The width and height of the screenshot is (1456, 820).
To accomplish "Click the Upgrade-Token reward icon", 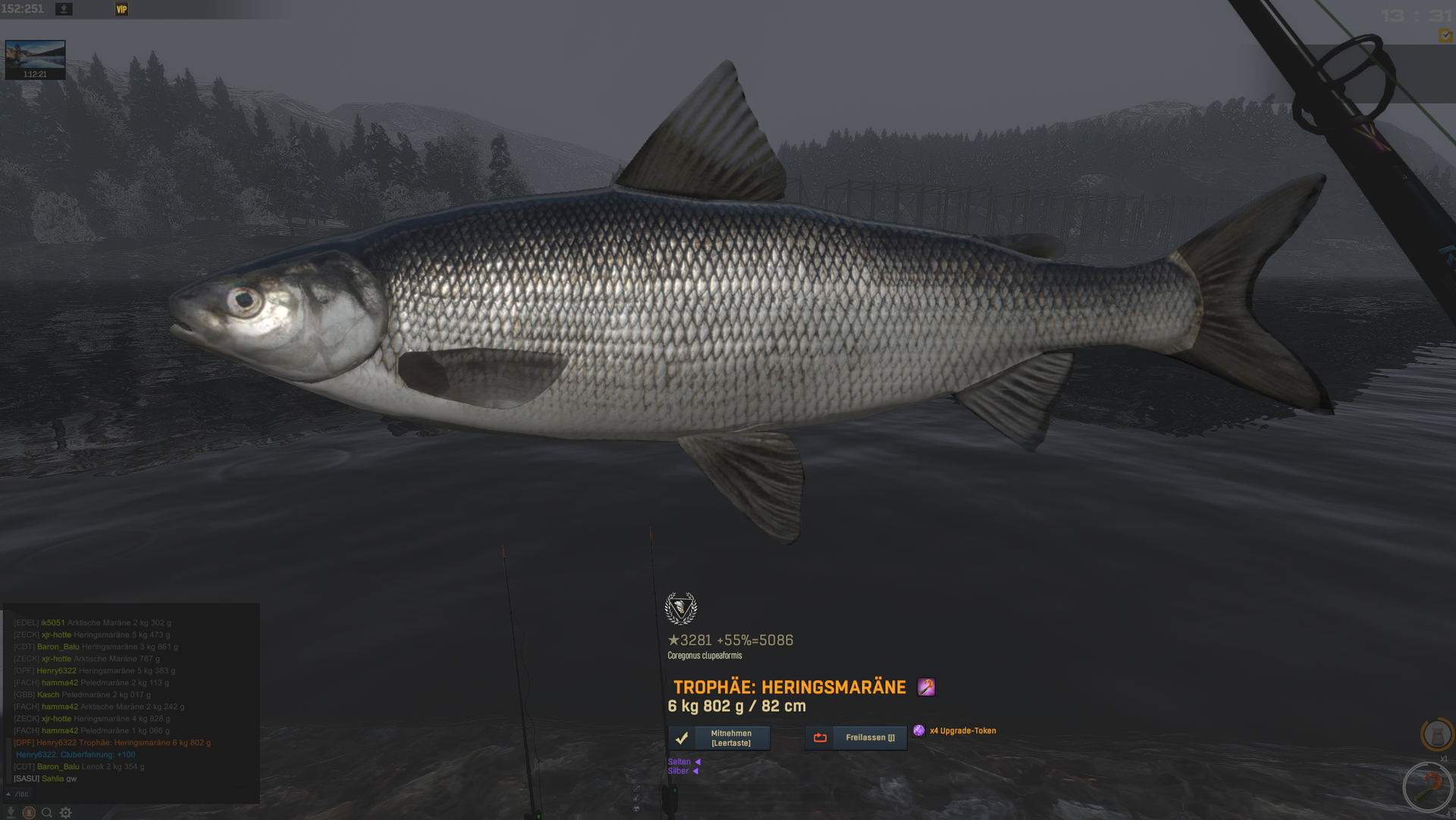I will (918, 730).
